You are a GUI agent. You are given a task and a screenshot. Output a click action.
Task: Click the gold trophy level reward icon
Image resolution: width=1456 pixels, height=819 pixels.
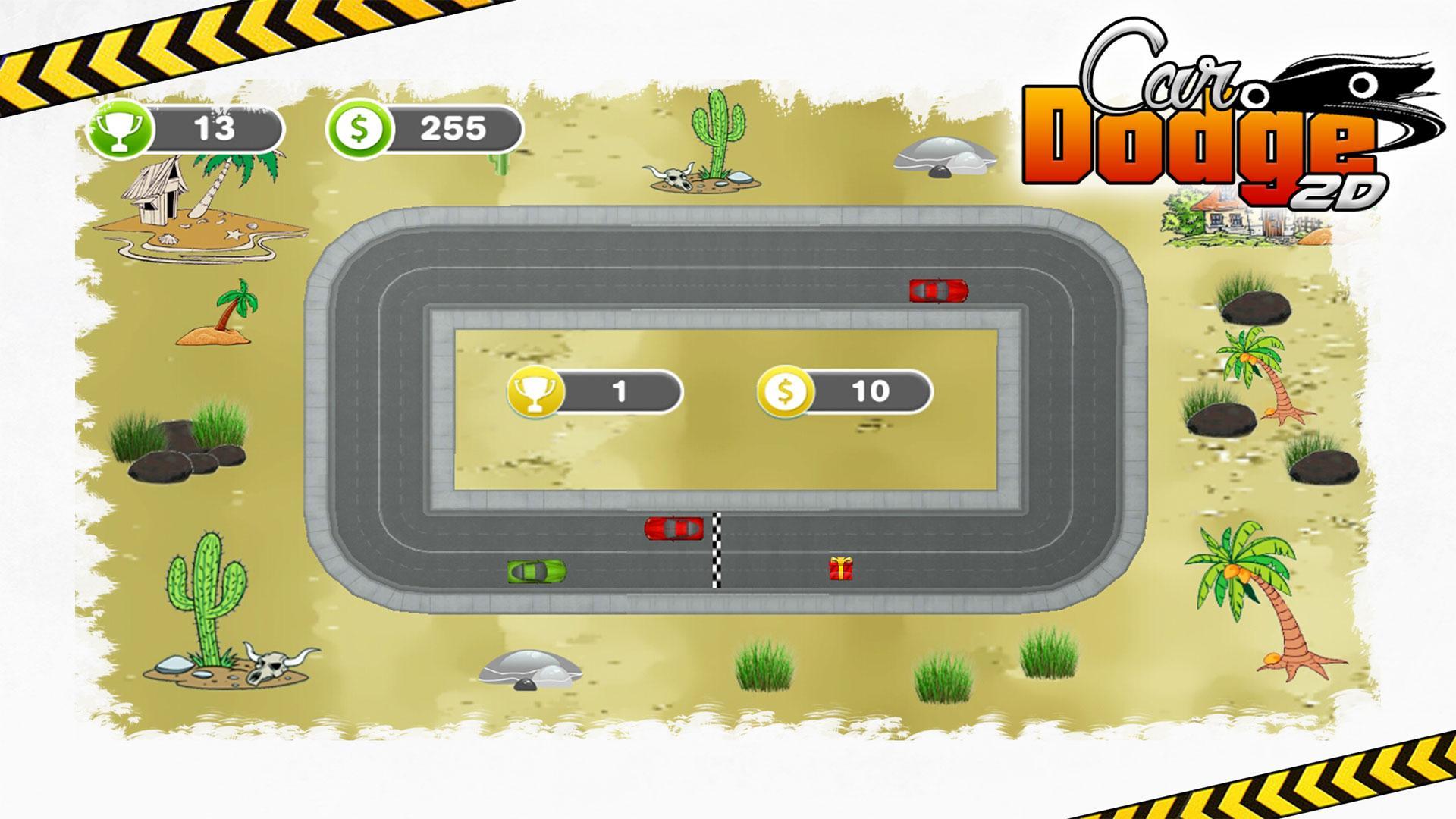(x=536, y=391)
